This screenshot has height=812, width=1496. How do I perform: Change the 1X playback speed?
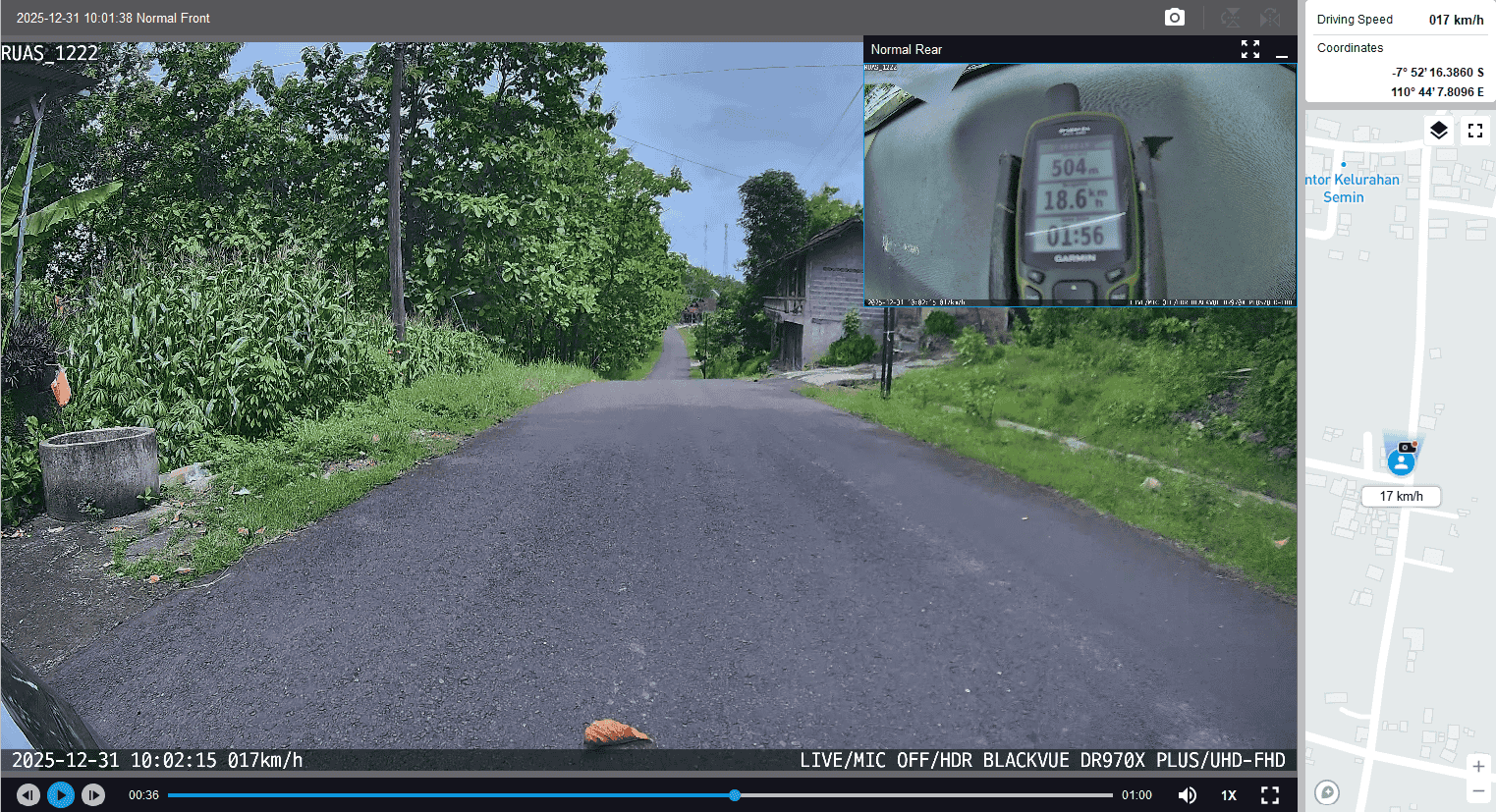tap(1229, 795)
